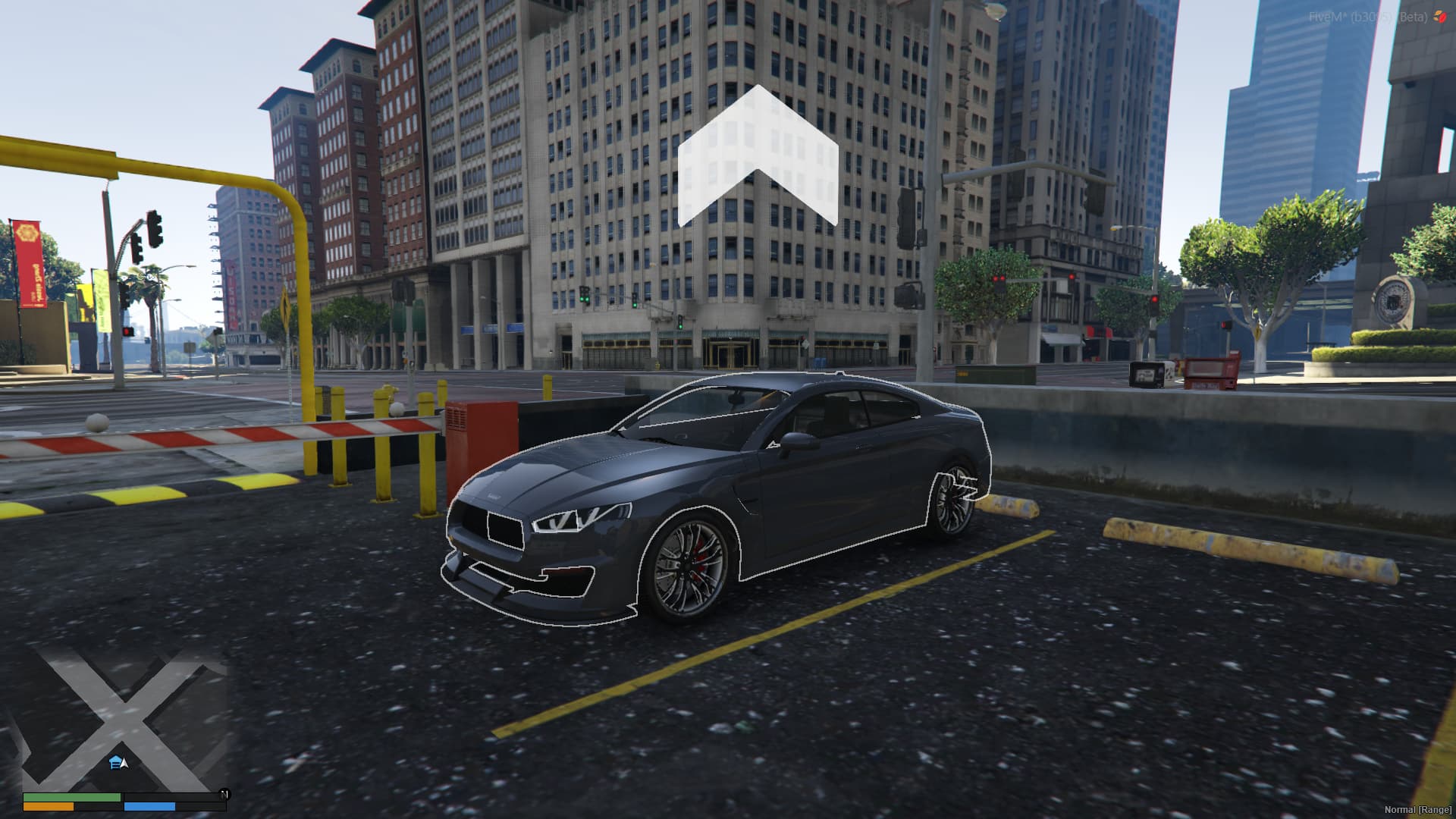1456x819 pixels.
Task: Click the white player arrow on the minimap
Action: coord(123,765)
